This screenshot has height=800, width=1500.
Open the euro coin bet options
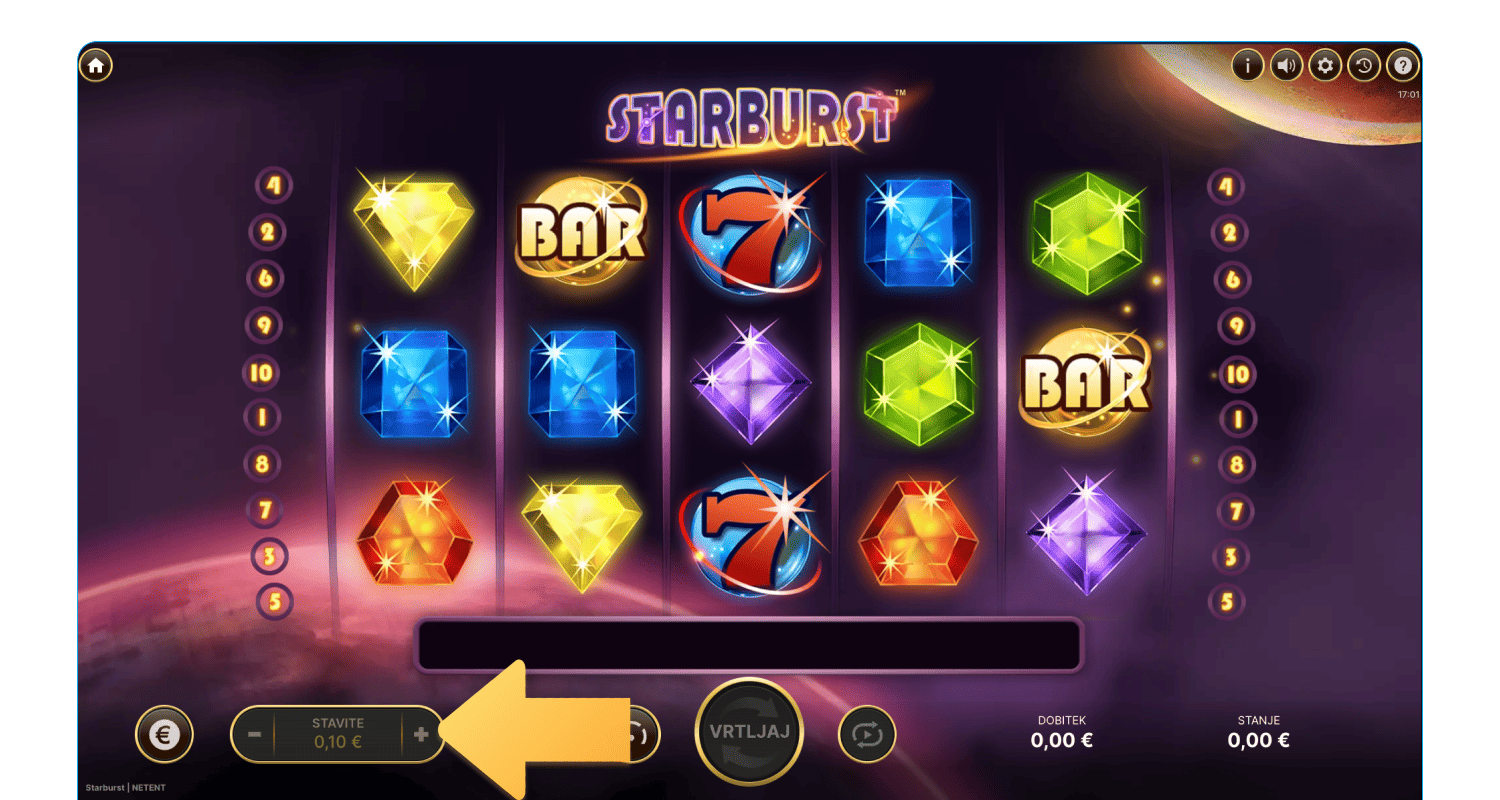point(164,735)
